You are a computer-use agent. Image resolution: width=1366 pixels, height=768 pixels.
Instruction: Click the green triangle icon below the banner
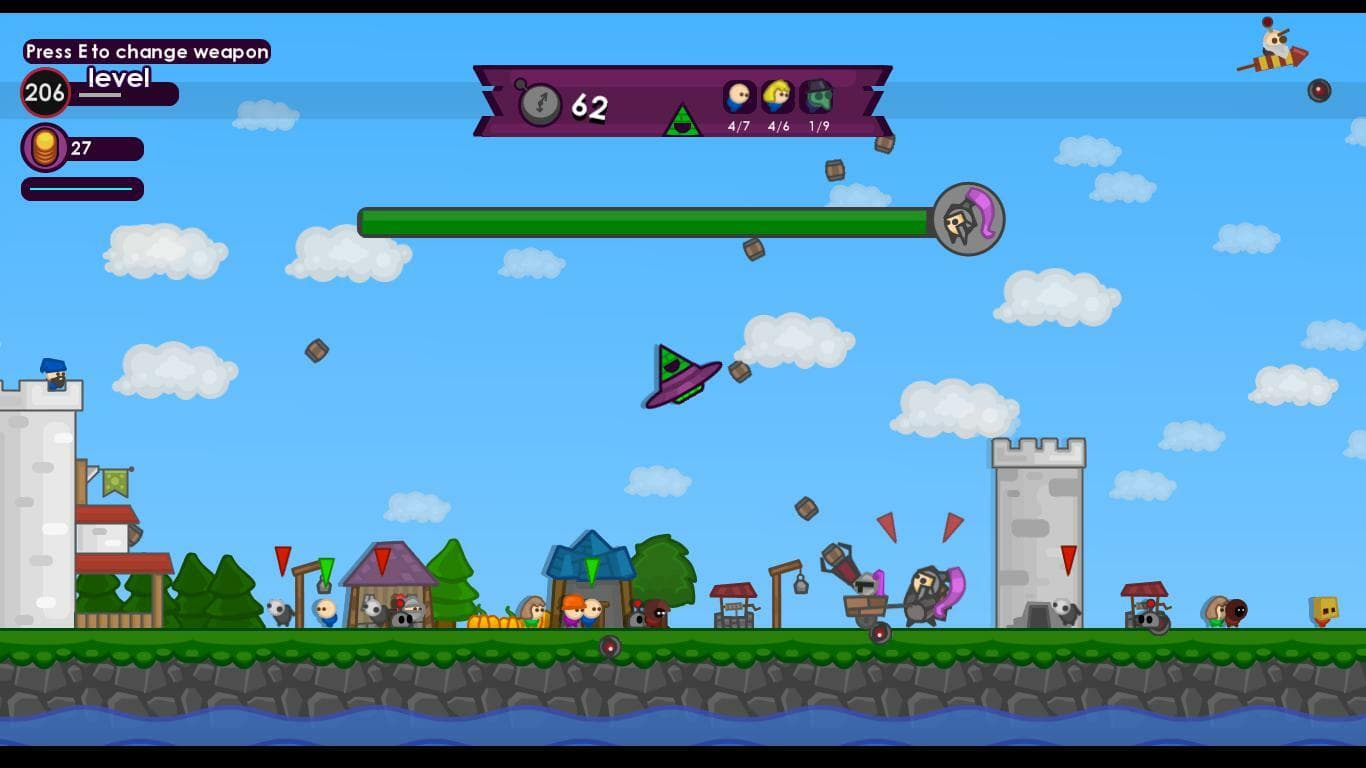(685, 124)
